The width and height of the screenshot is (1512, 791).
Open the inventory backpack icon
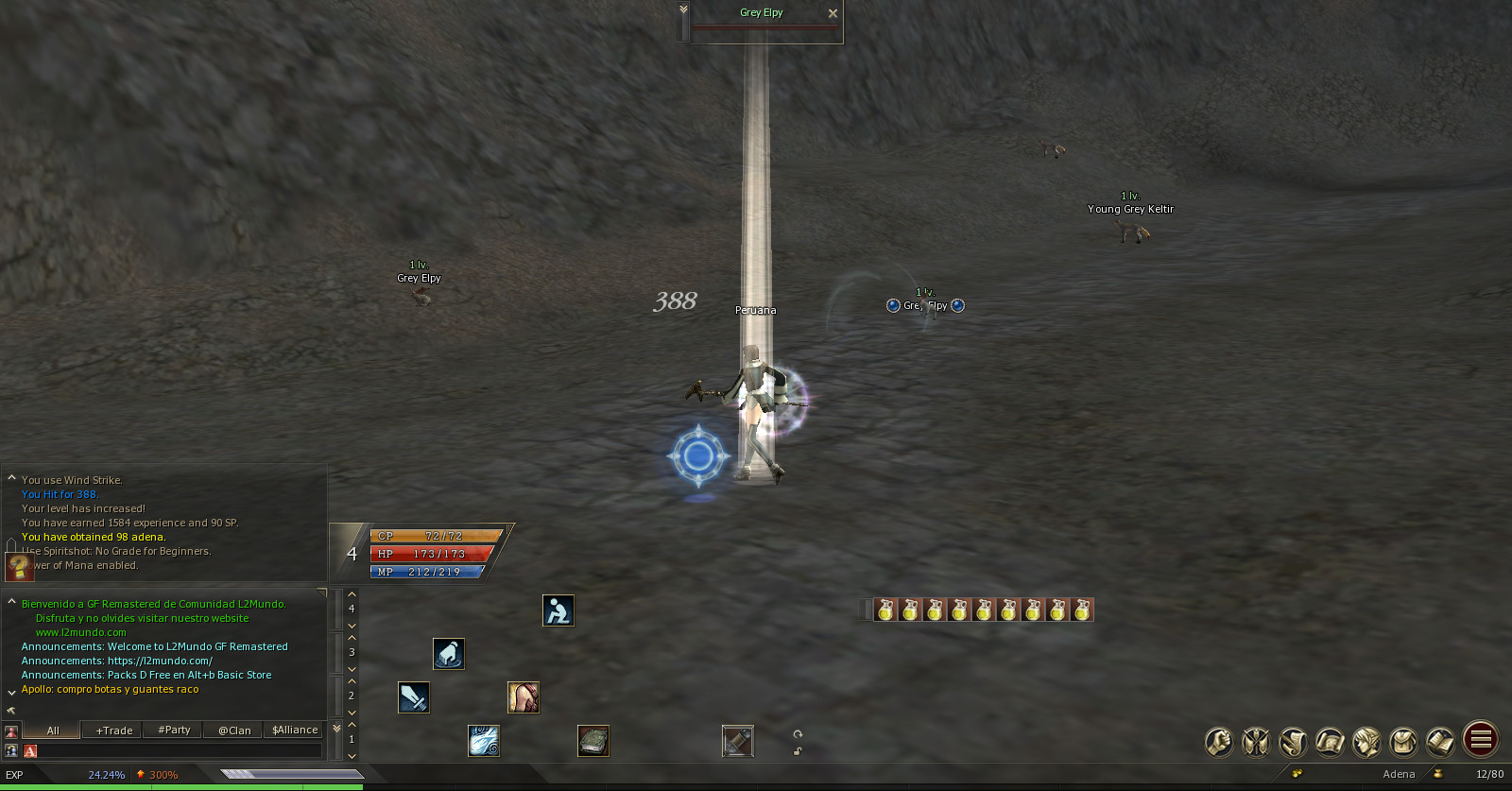coord(1404,742)
